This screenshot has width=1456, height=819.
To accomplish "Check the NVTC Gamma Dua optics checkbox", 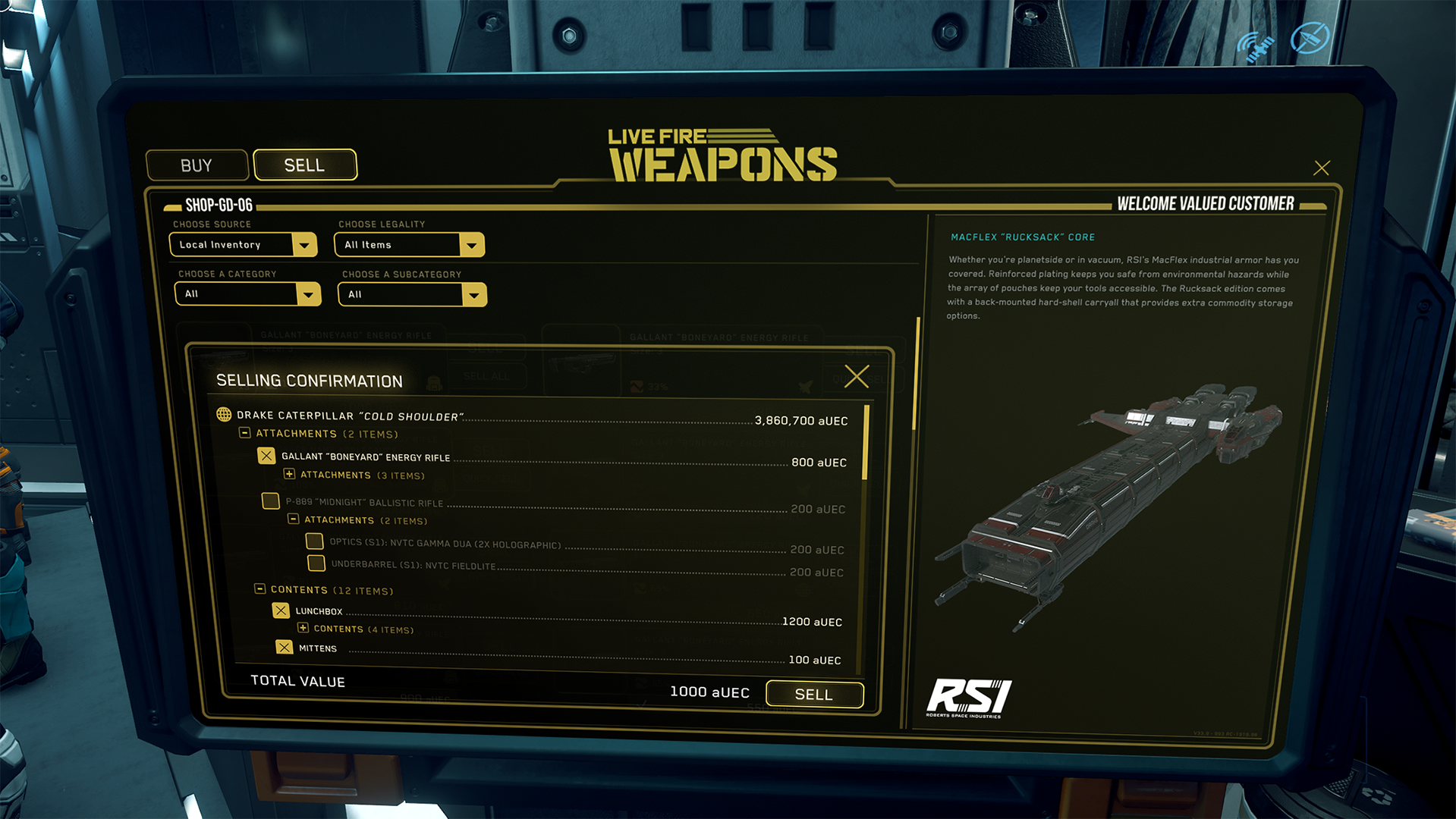I will [314, 541].
